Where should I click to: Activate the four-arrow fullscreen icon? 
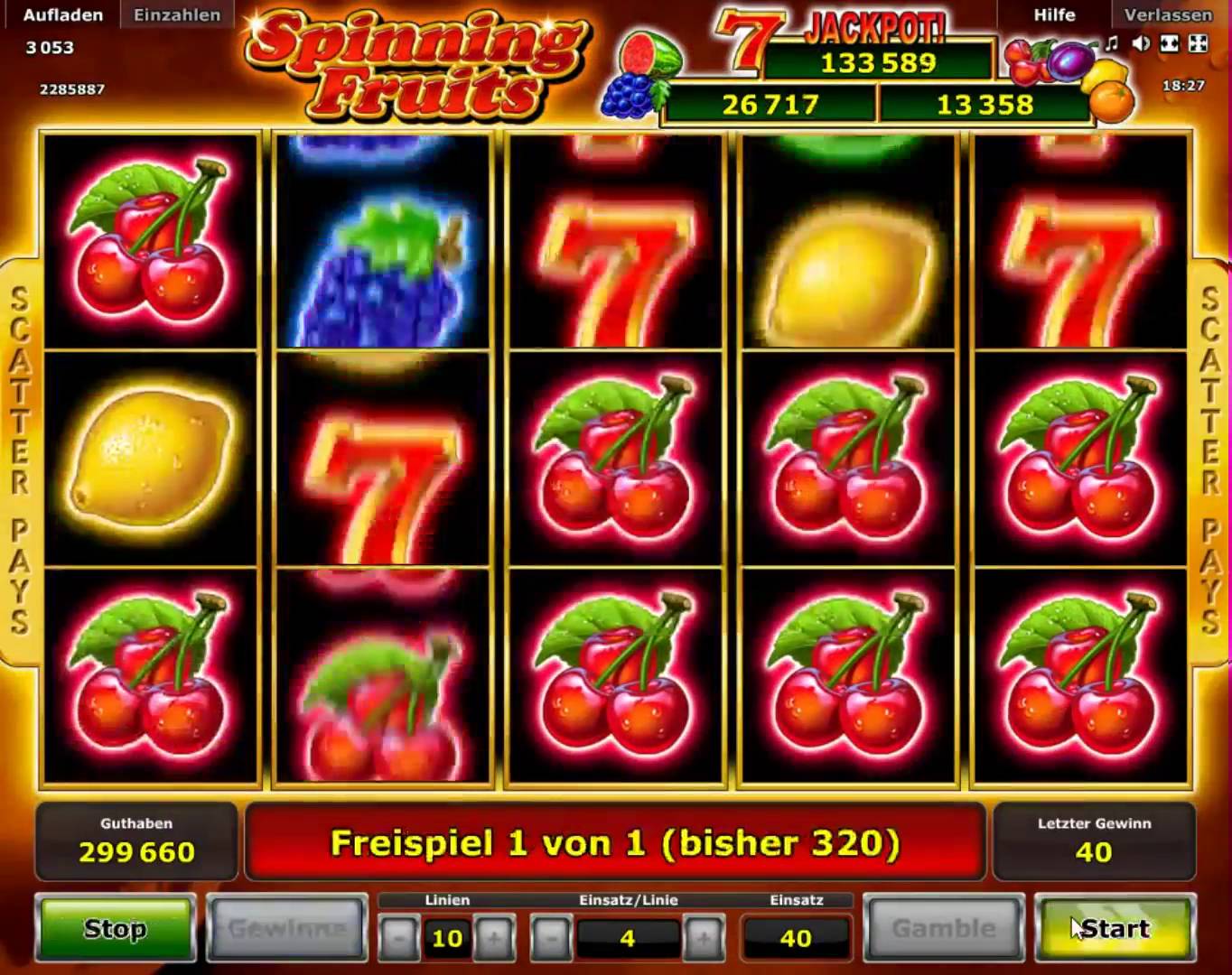pyautogui.click(x=1199, y=43)
